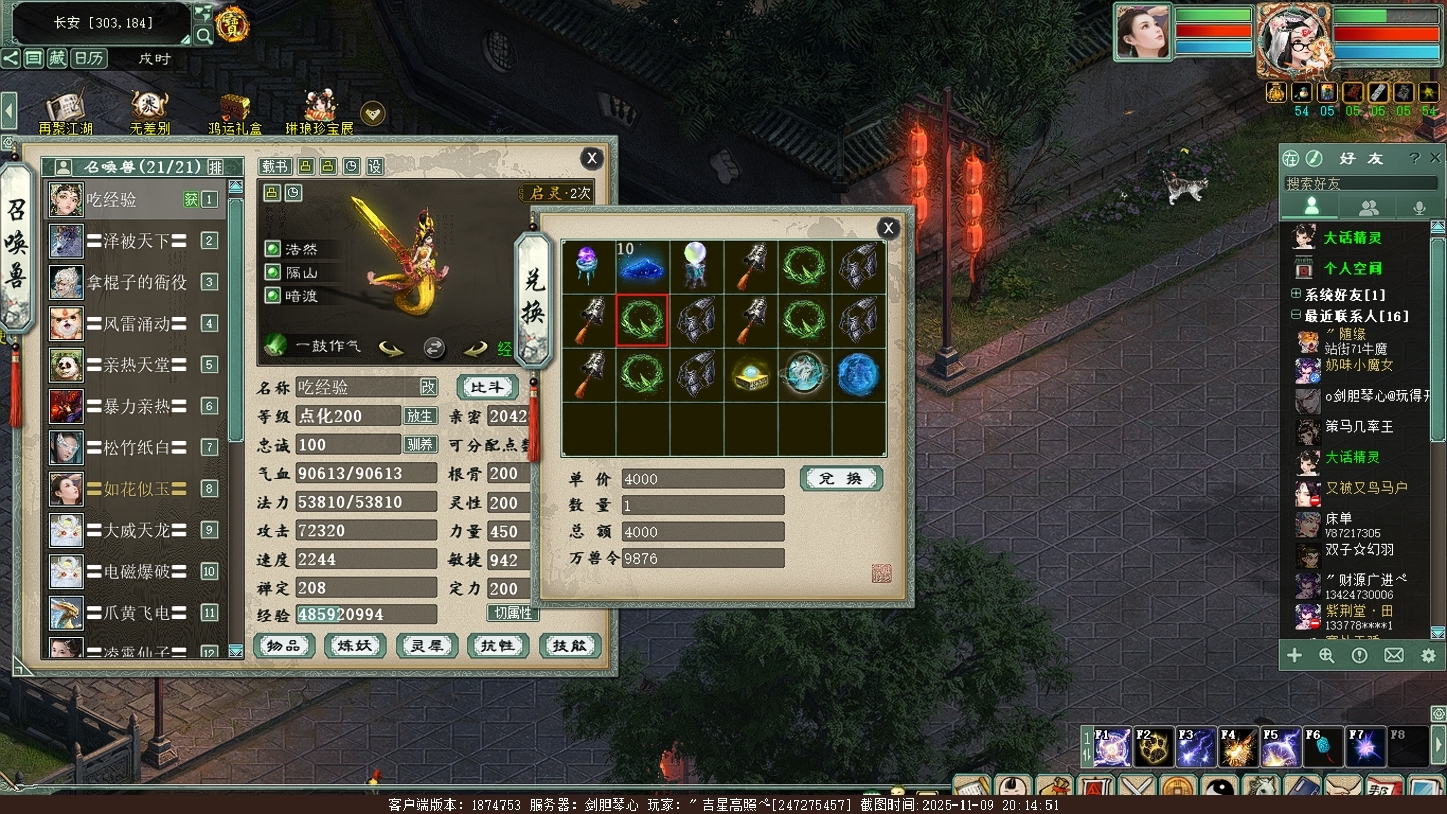Open the 抗性 resistance button
The width and height of the screenshot is (1447, 814).
498,646
